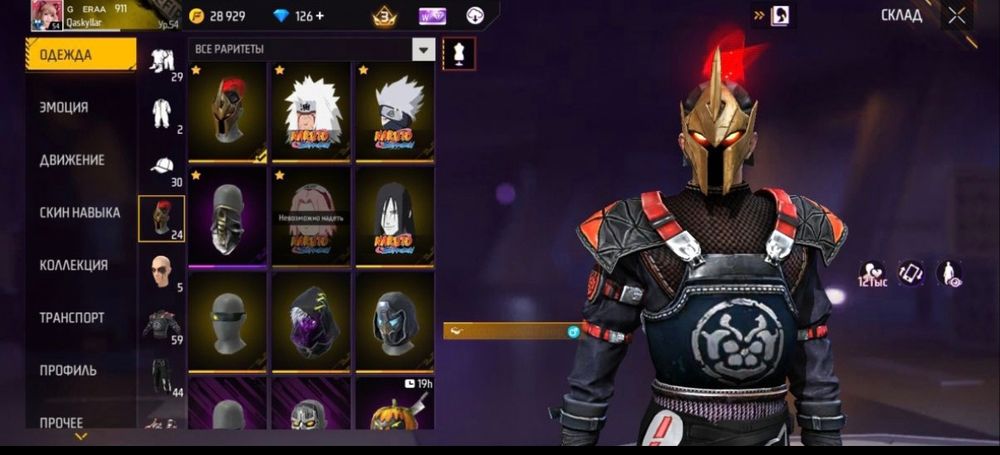Open the Одежда category
This screenshot has width=1000, height=455.
coord(80,55)
